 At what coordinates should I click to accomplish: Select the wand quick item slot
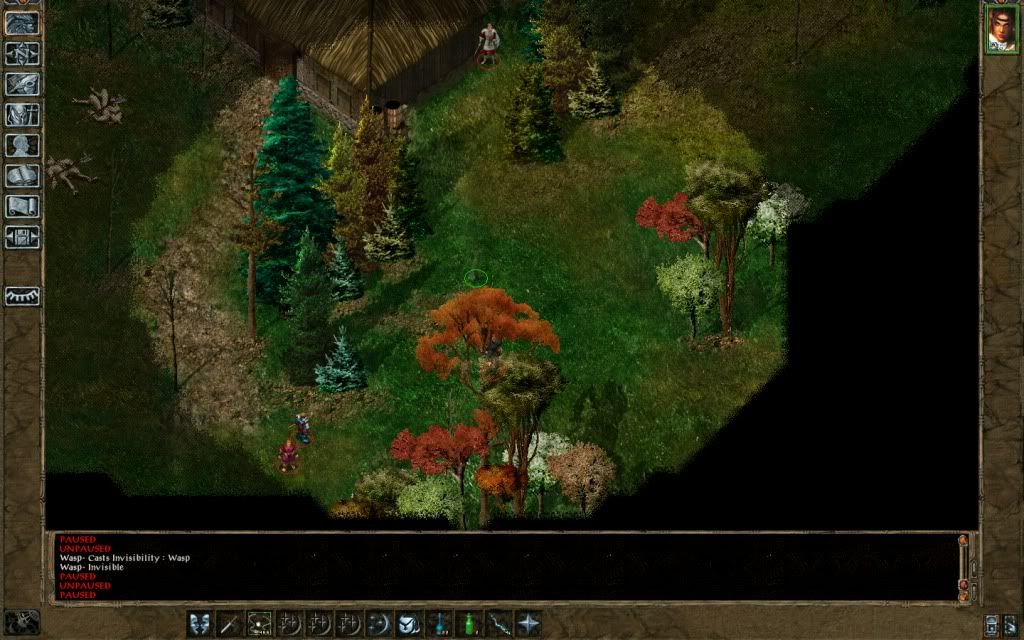click(498, 623)
